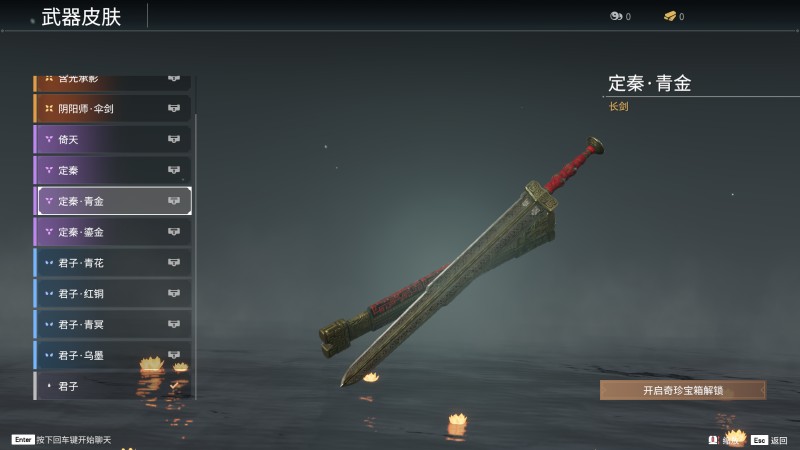Select the 阴阳师·伞剑 weapon skin
800x450 pixels.
pos(112,108)
